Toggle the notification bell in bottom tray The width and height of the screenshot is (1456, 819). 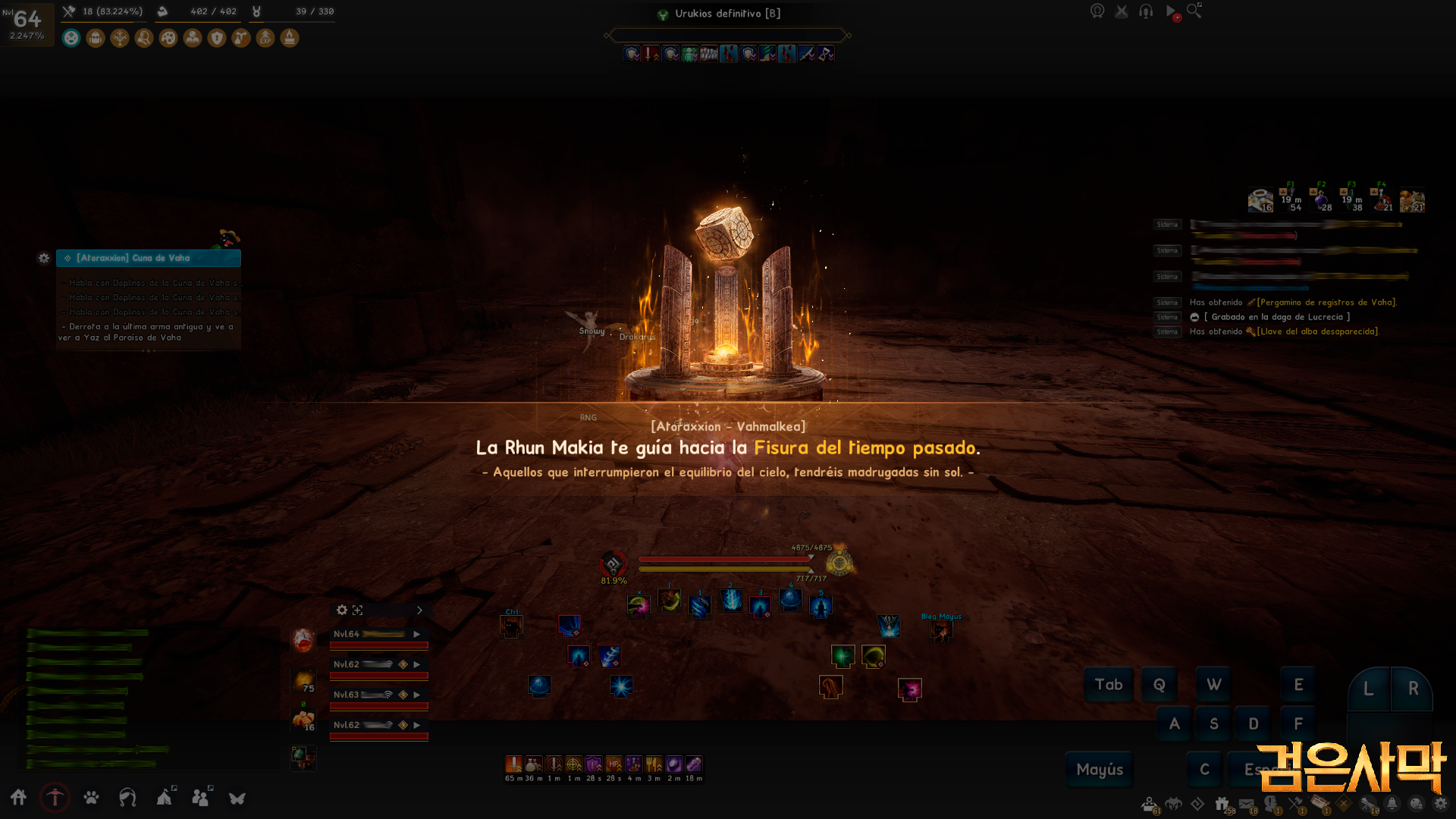pos(1391,802)
